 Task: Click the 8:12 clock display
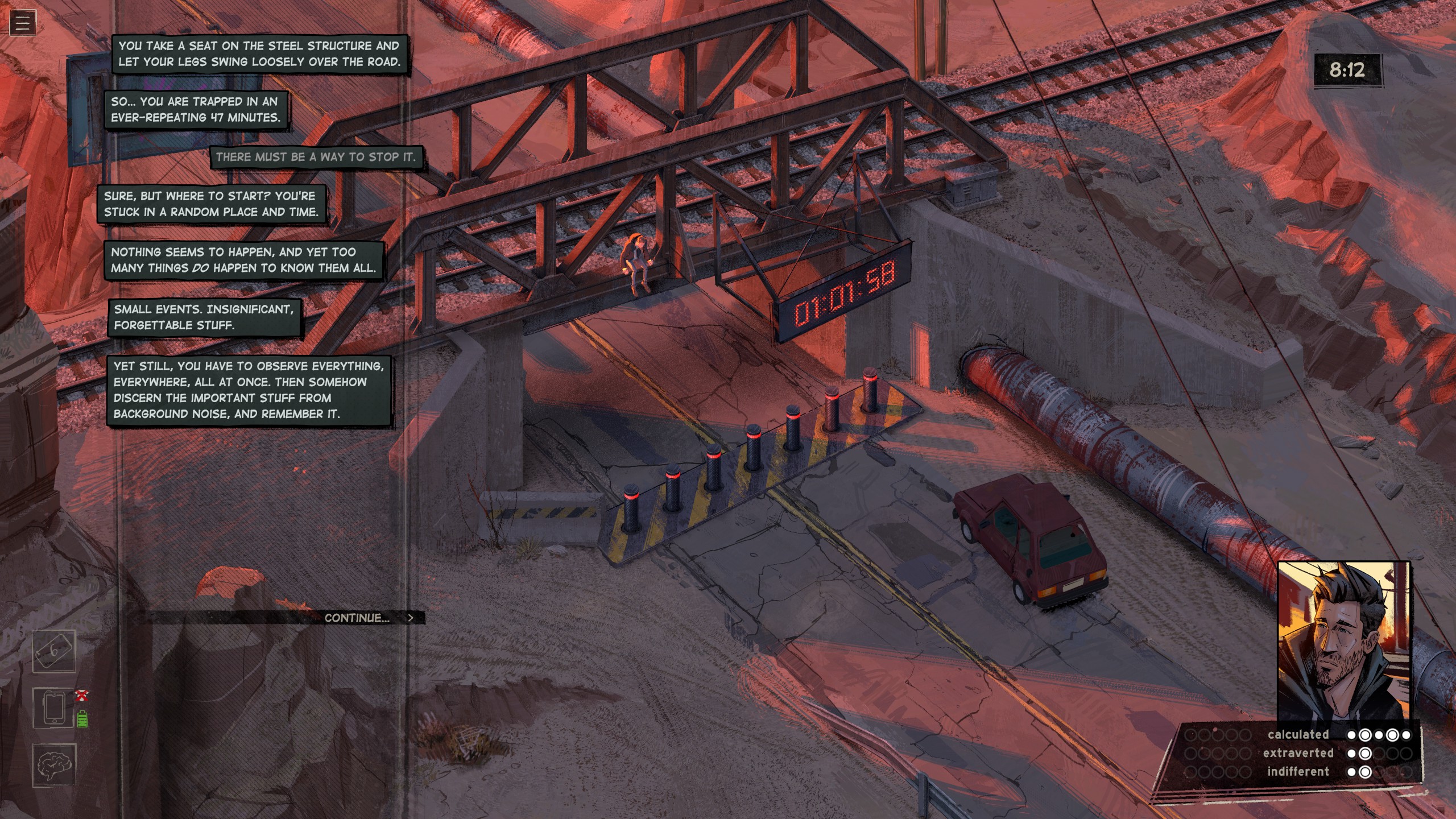pyautogui.click(x=1347, y=70)
